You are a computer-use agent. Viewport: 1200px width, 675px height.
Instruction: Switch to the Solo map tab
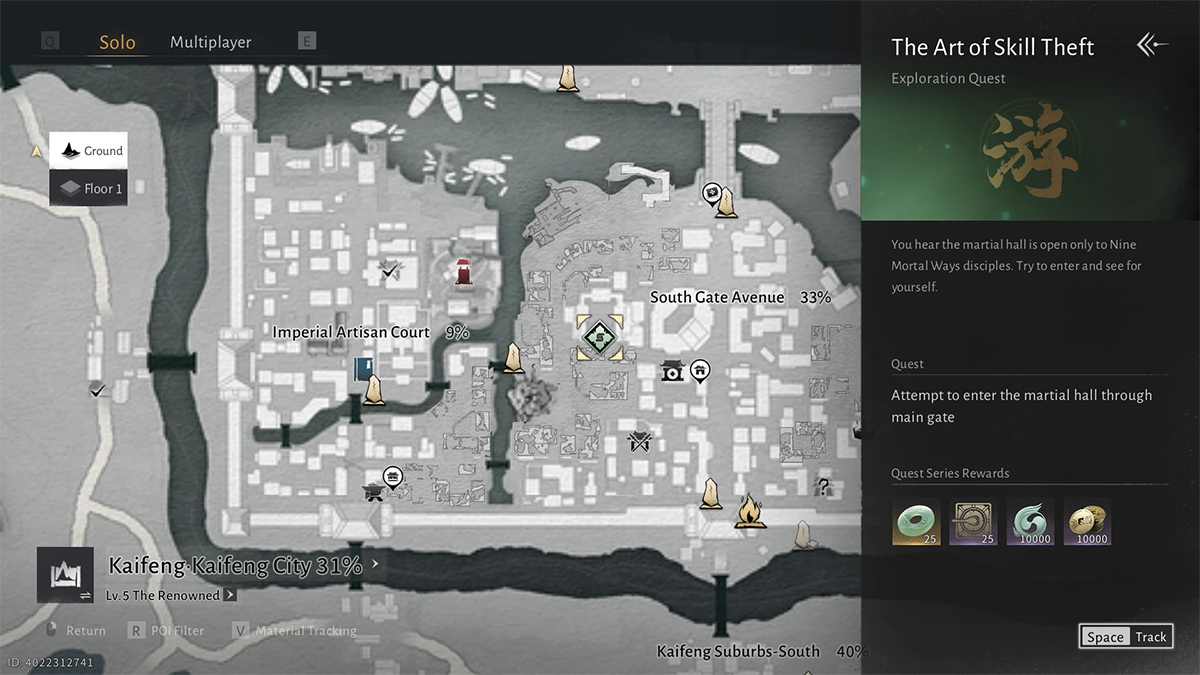point(117,43)
